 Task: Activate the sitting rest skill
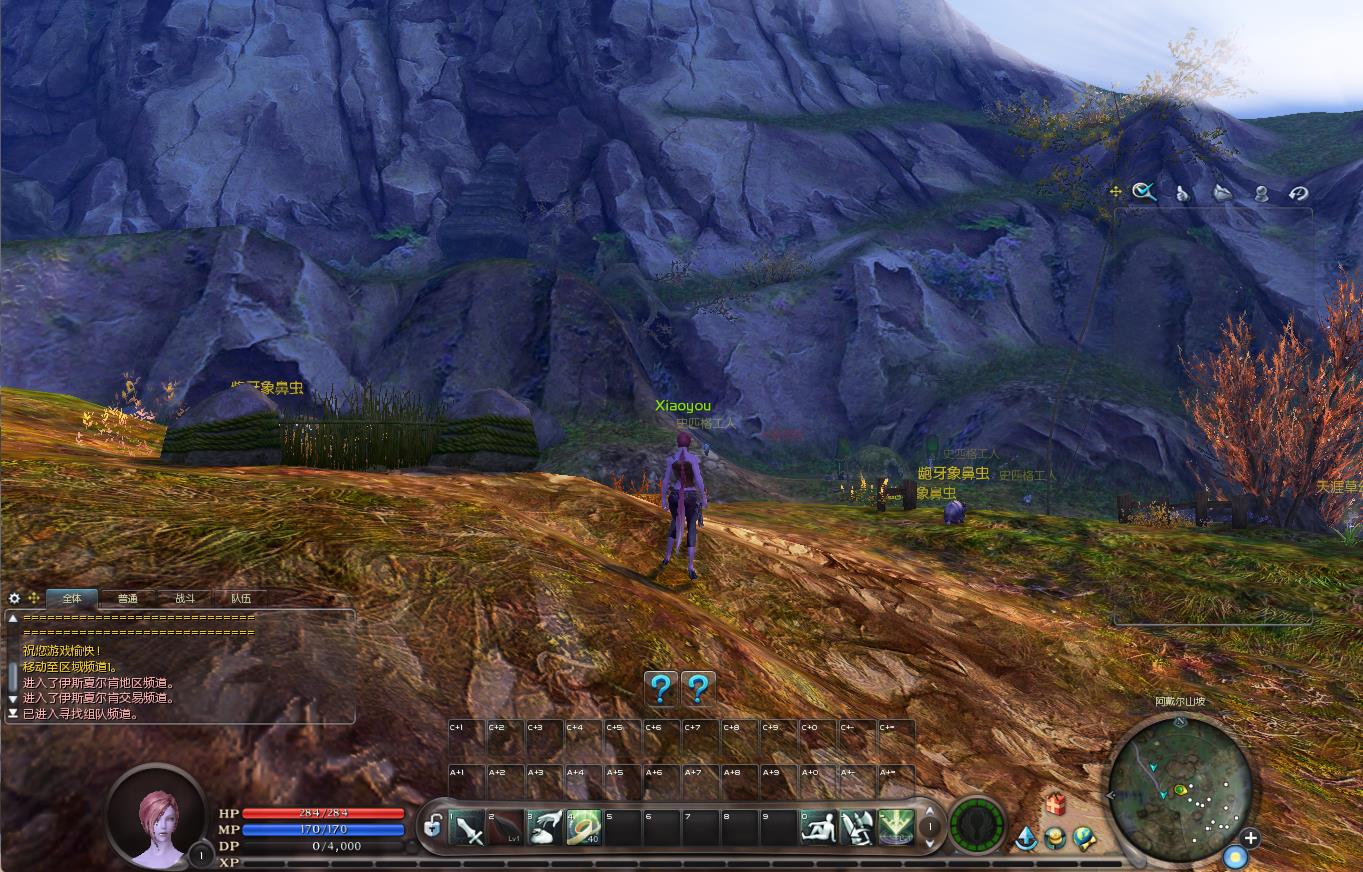pyautogui.click(x=818, y=828)
